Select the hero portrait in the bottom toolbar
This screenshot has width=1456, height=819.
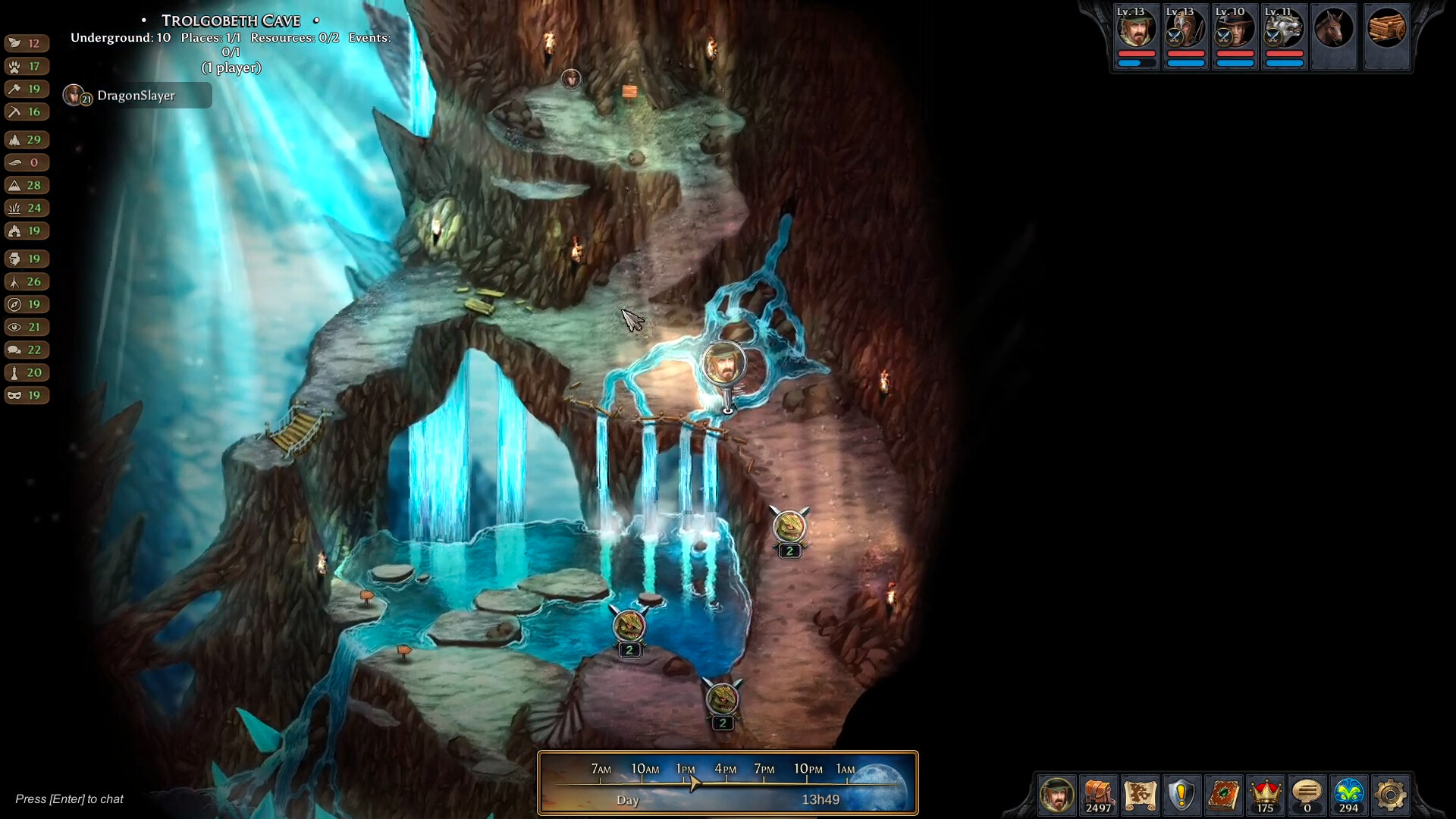(1056, 795)
